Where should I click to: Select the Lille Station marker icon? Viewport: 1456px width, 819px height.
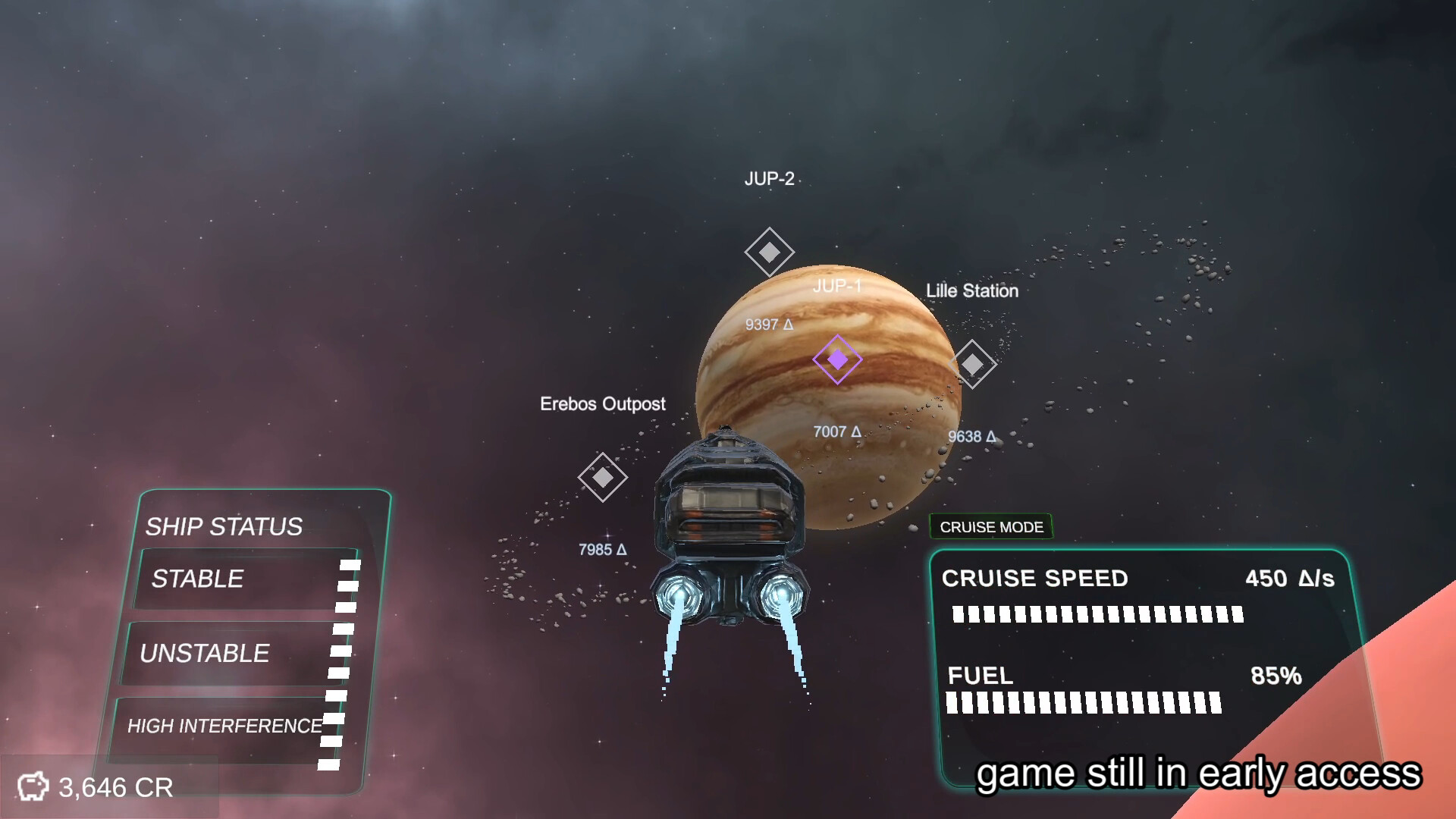(974, 363)
